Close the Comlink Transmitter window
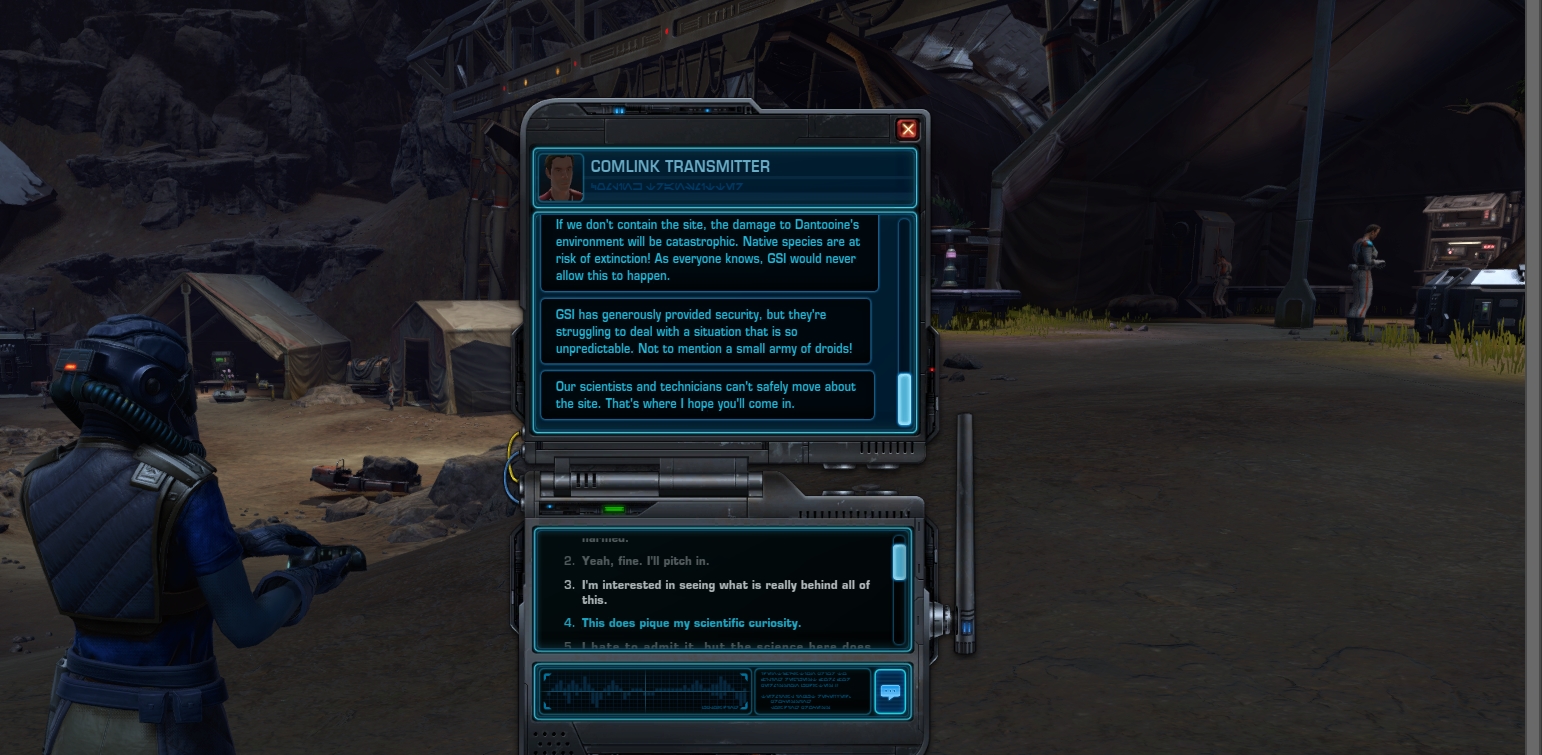Image resolution: width=1542 pixels, height=755 pixels. (x=907, y=129)
